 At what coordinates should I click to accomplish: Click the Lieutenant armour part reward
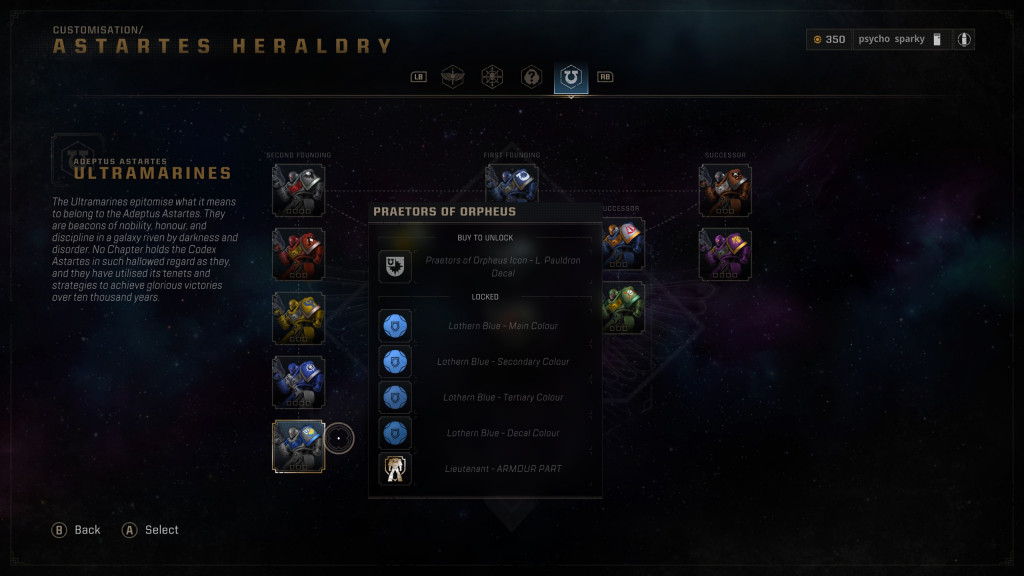point(395,469)
